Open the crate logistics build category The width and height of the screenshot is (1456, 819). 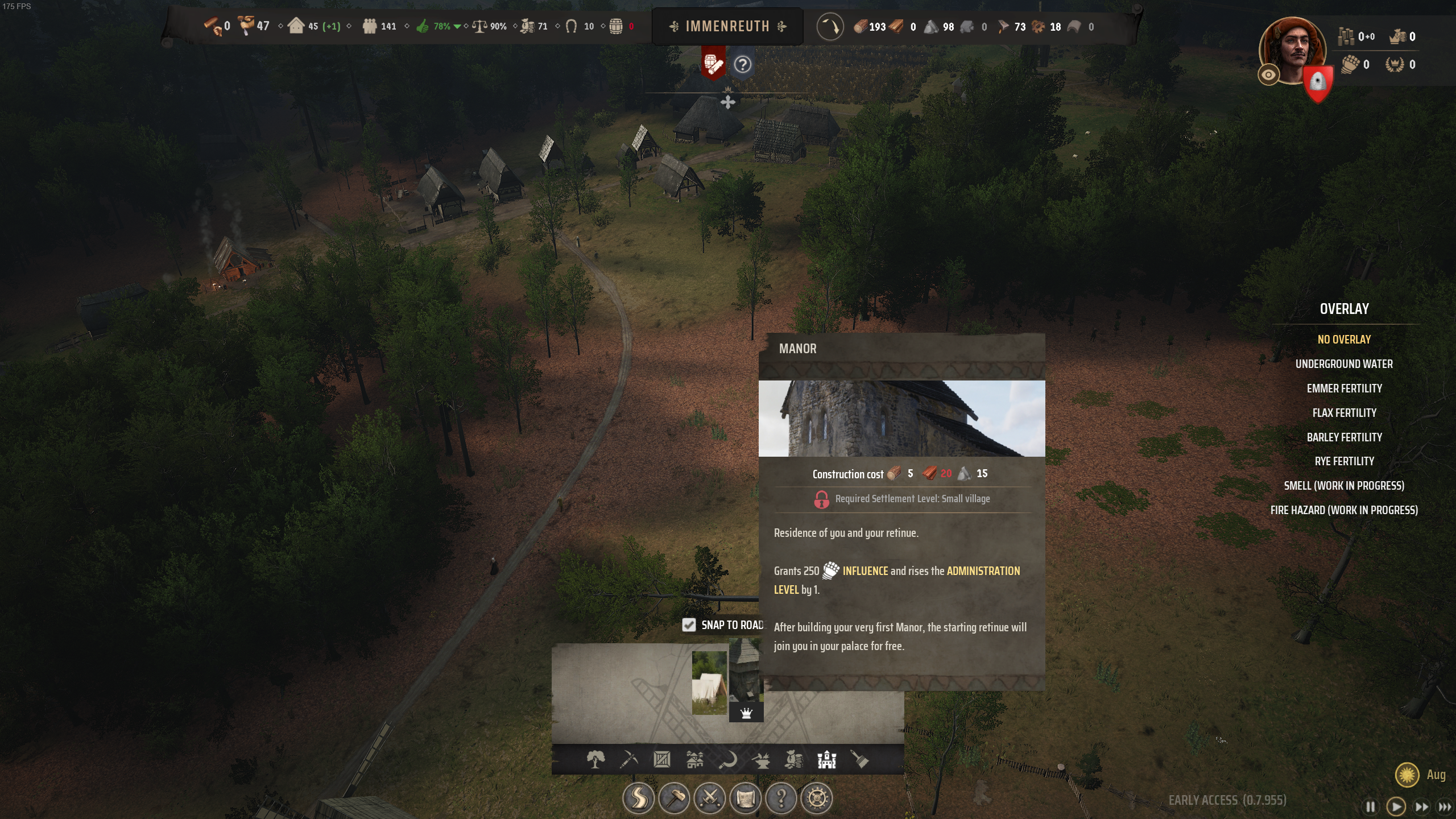661,759
